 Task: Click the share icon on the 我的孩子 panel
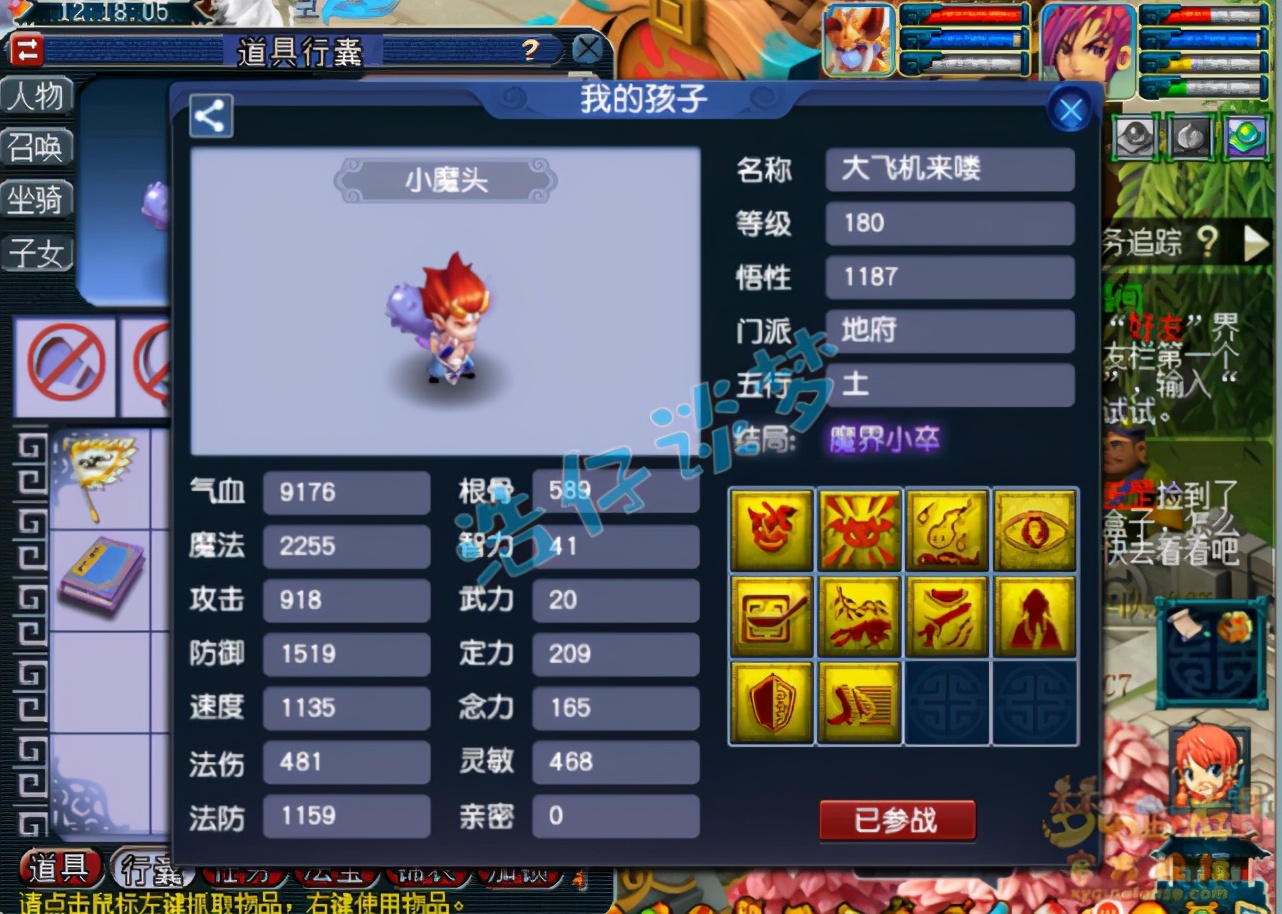click(x=210, y=116)
